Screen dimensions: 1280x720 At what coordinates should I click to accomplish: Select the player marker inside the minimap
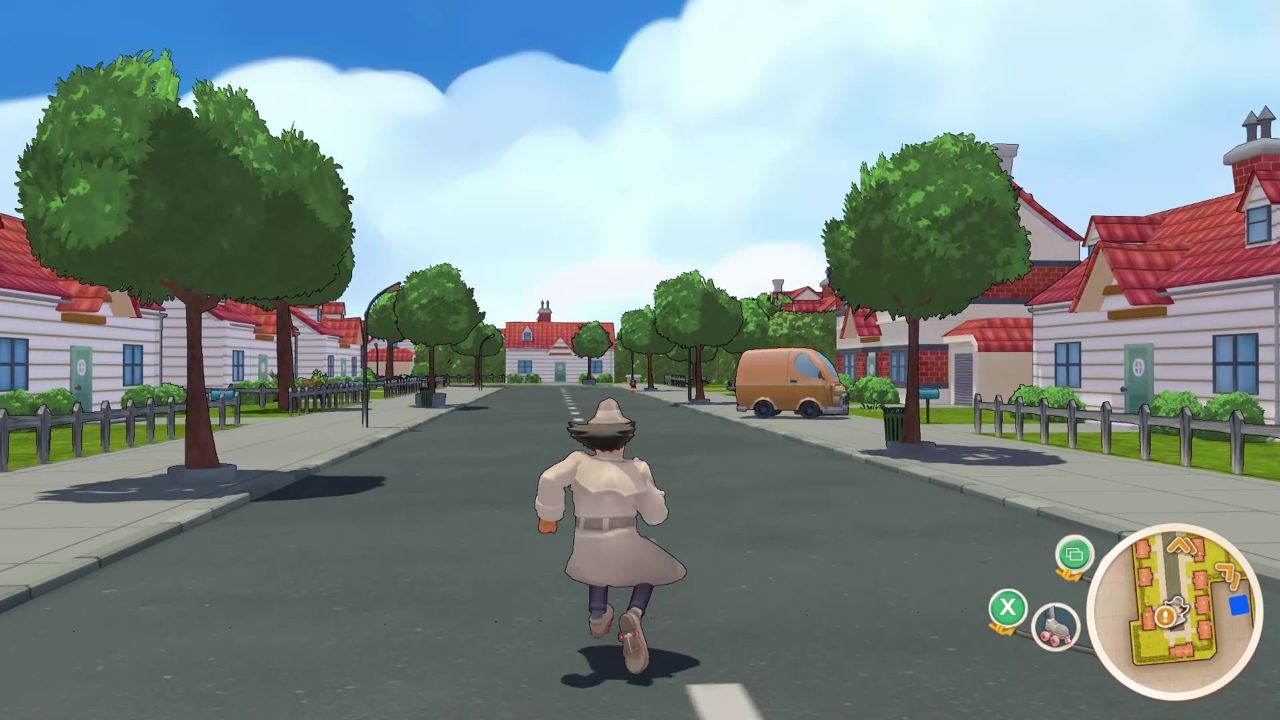pos(1177,607)
